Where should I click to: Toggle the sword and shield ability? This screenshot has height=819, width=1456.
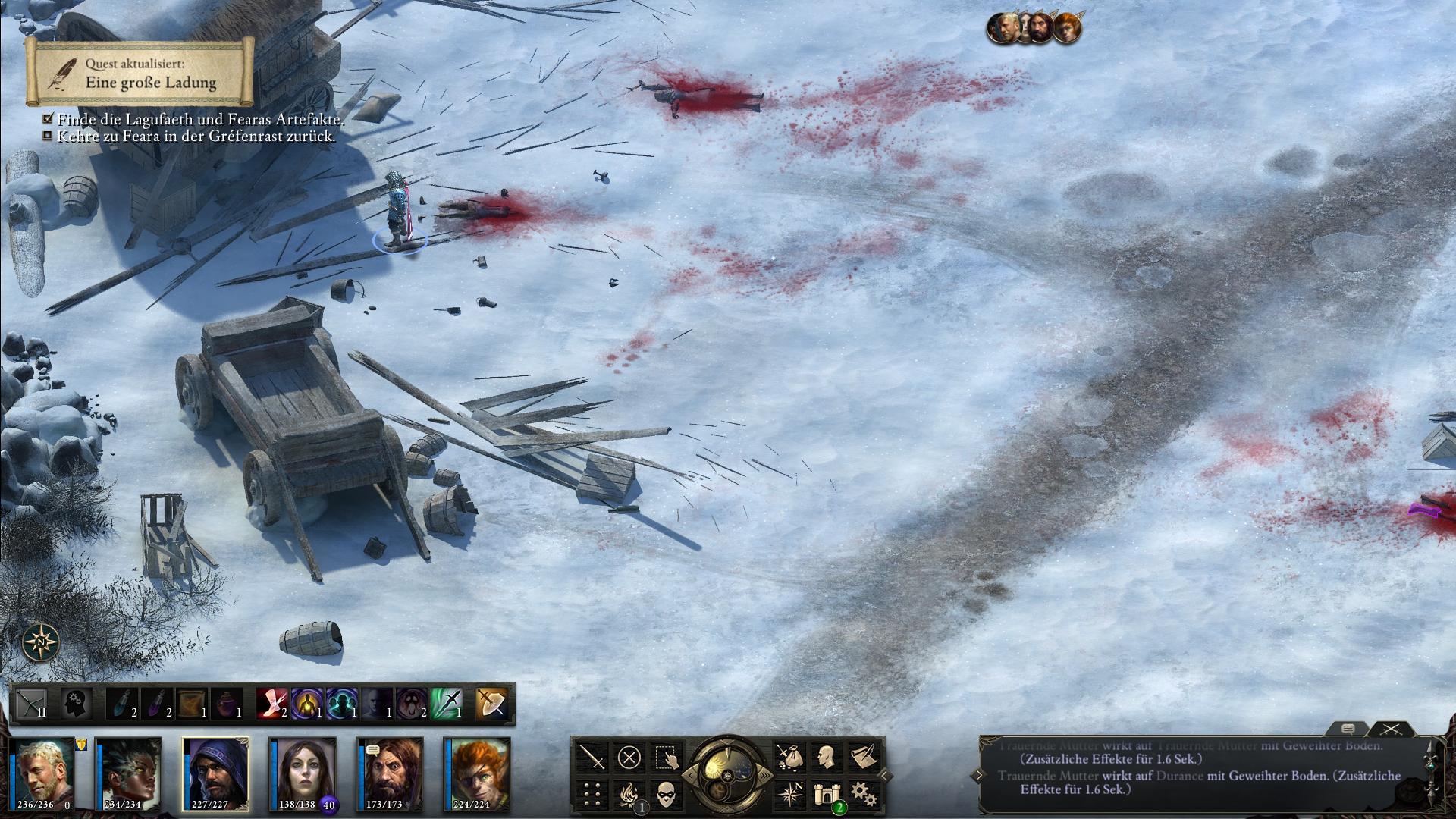pos(491,704)
